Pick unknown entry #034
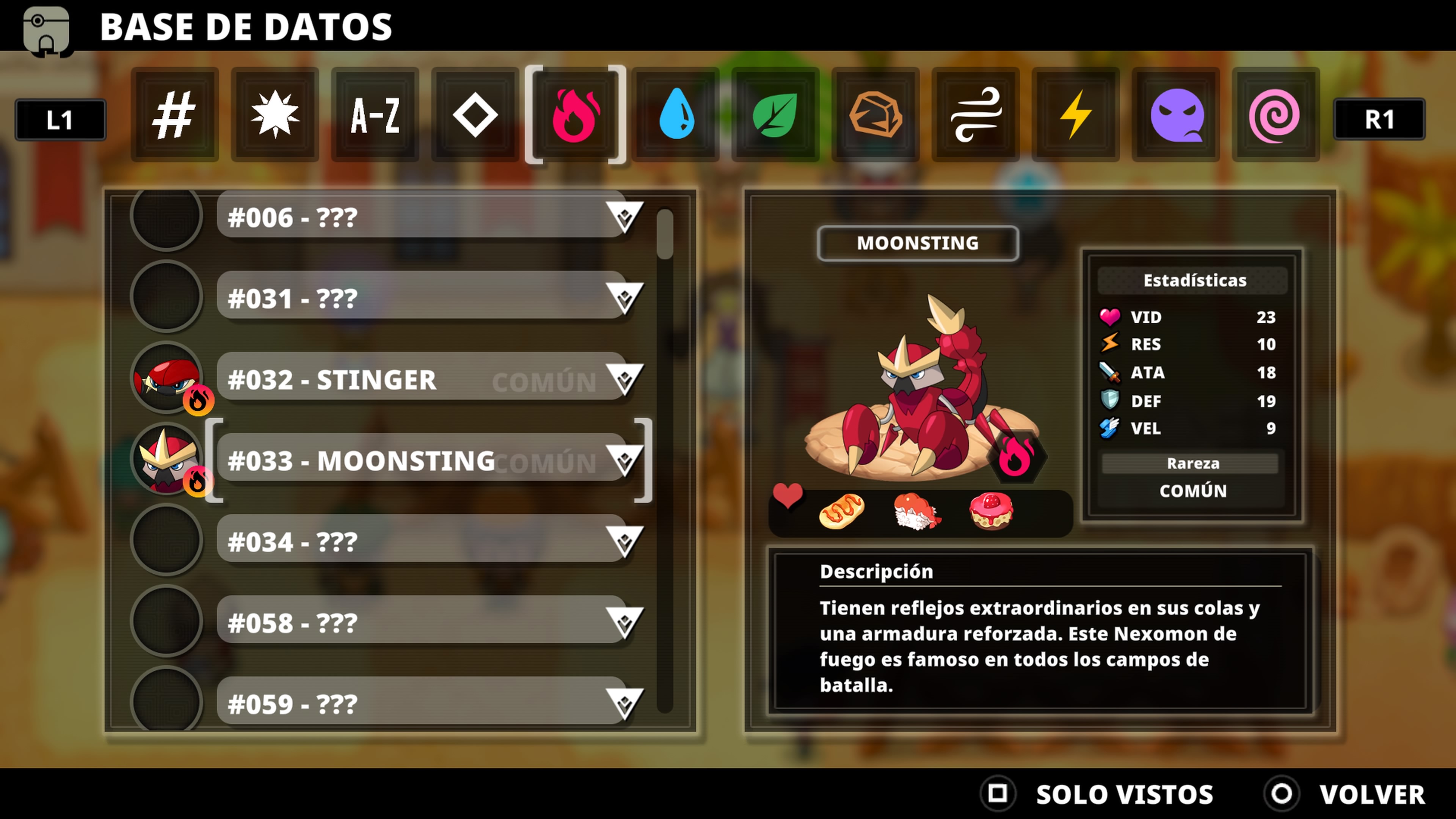Screen dimensions: 1456x819 421,541
